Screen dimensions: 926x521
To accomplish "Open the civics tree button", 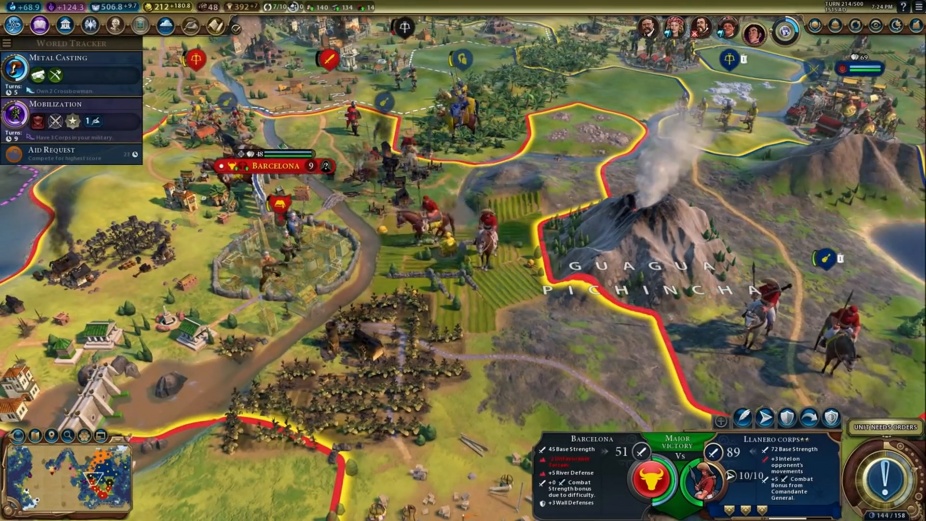I will 40,25.
